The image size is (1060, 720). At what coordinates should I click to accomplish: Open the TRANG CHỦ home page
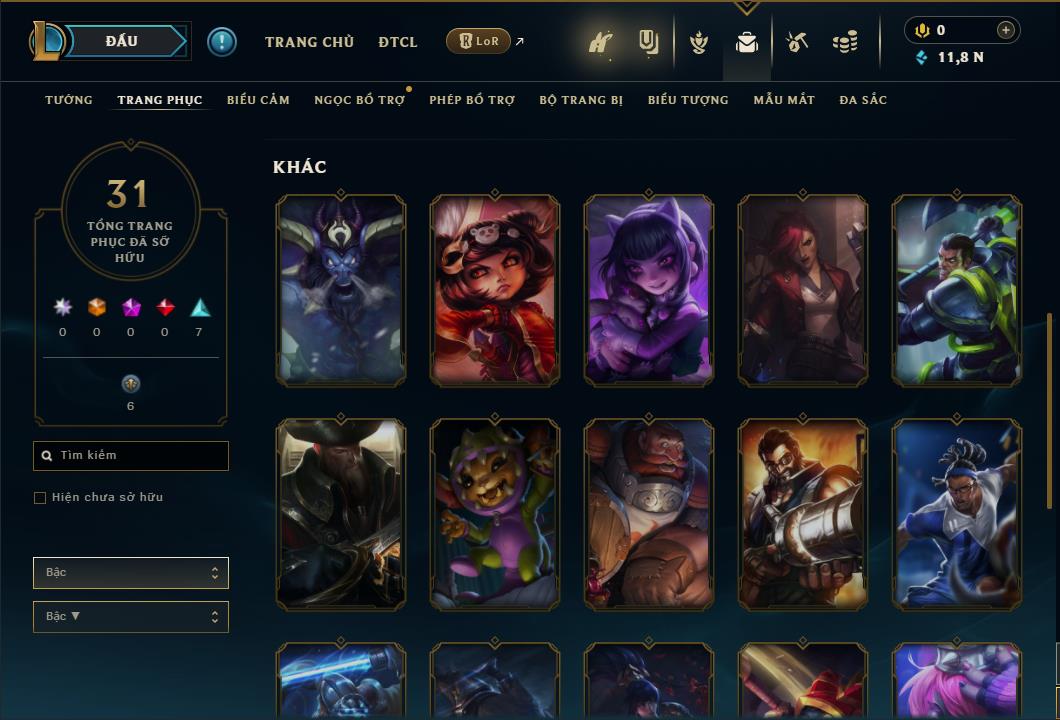(309, 42)
